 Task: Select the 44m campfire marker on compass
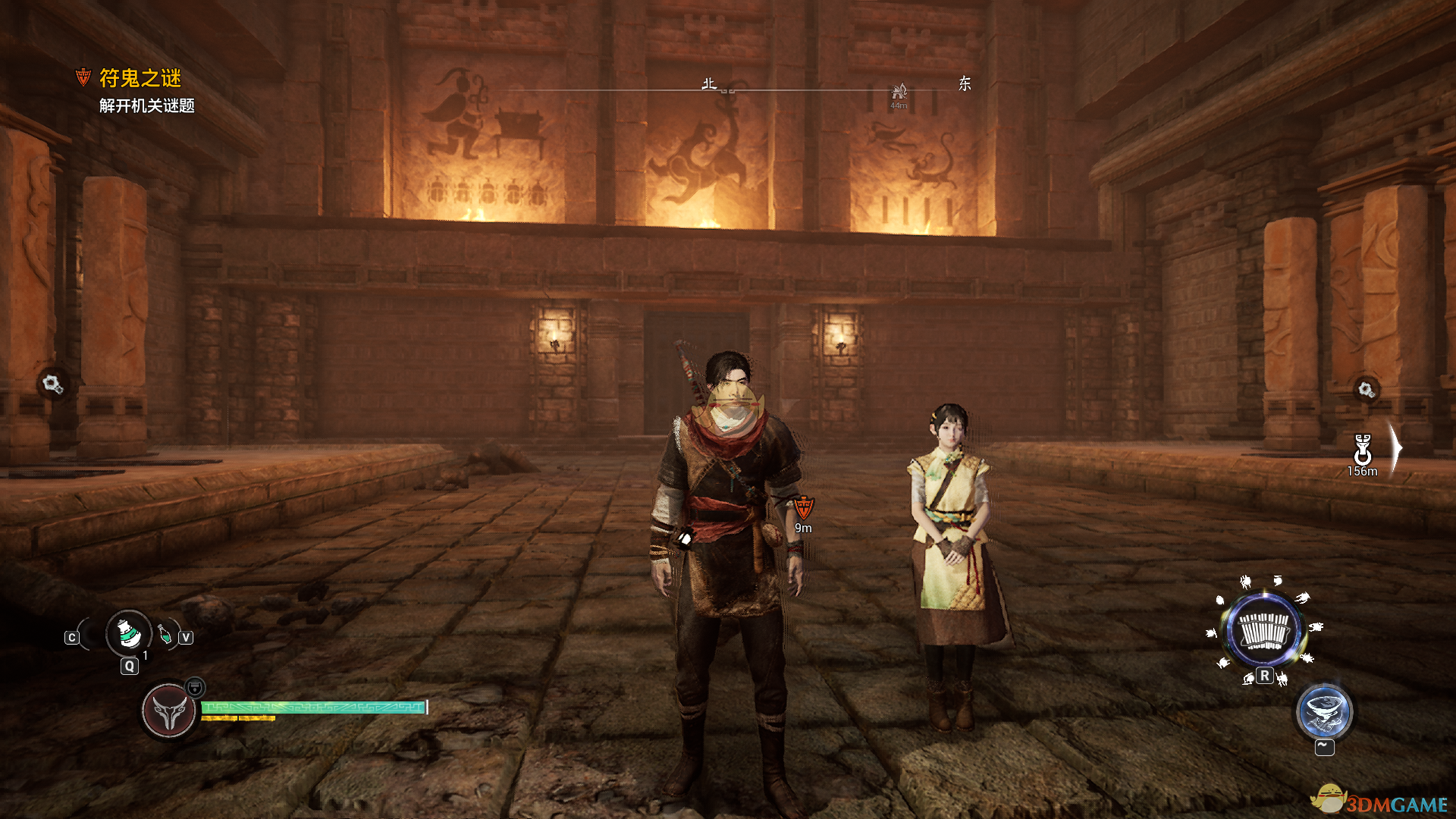coord(899,93)
